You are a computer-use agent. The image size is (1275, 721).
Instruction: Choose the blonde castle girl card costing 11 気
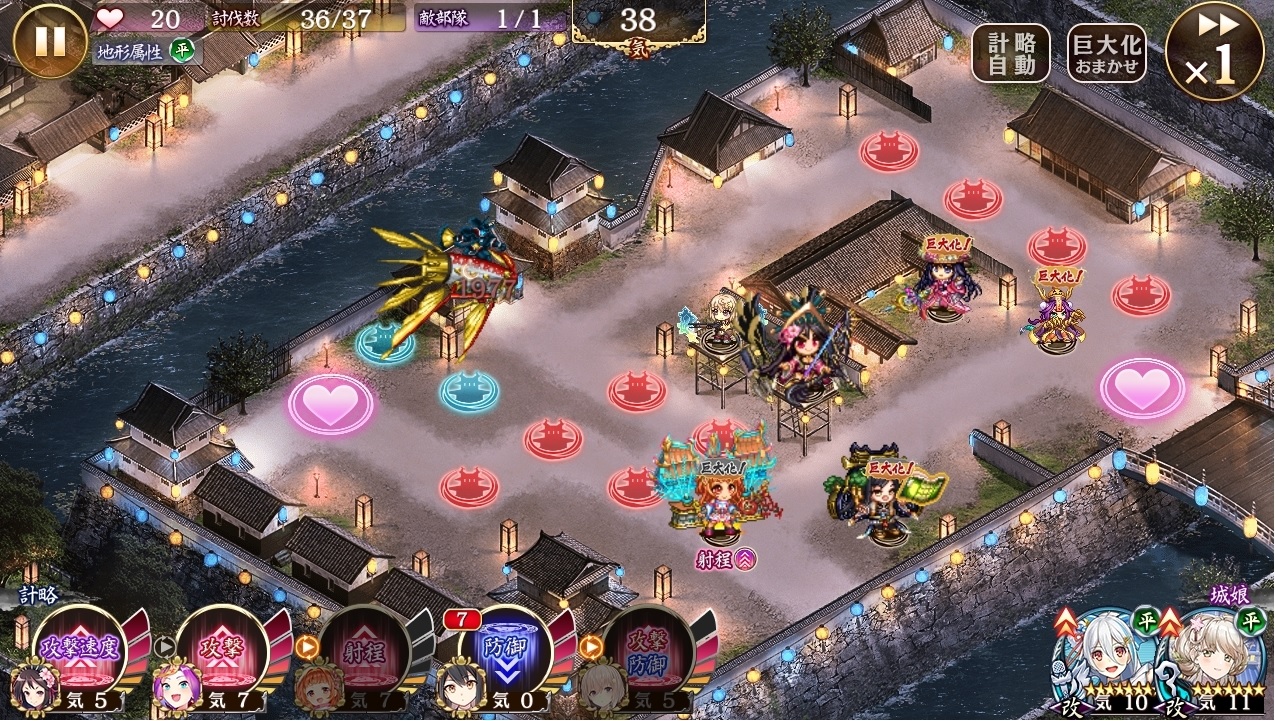1214,662
